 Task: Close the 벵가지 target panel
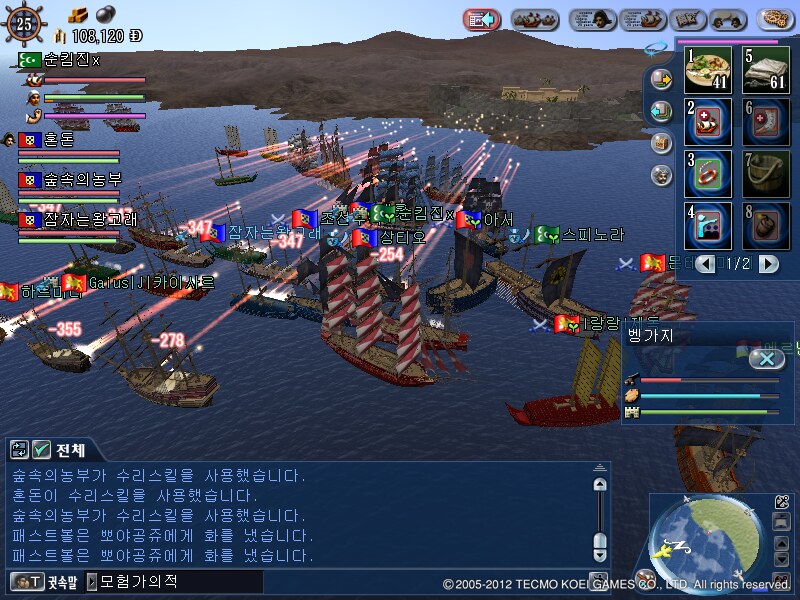(766, 359)
